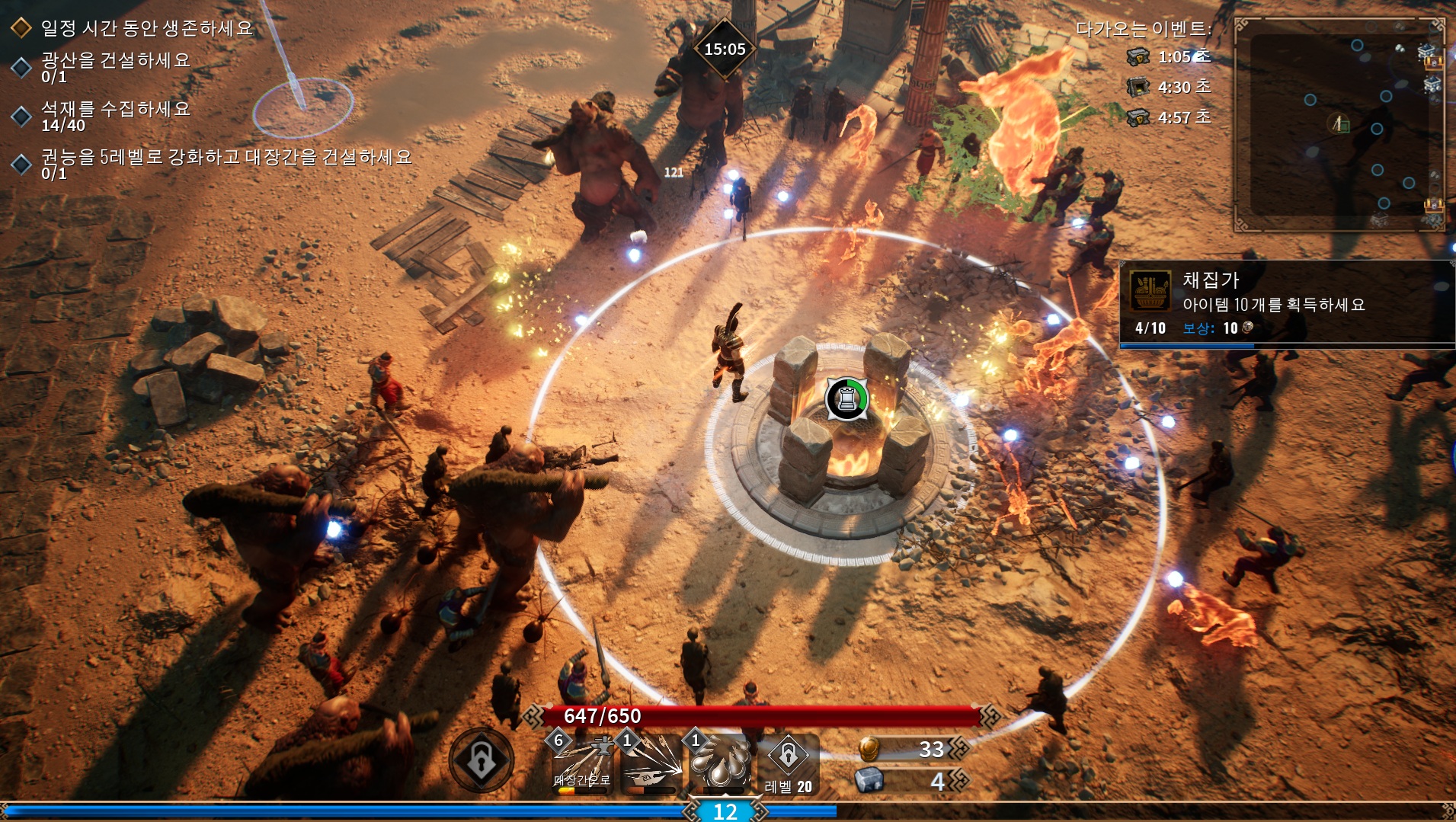Image resolution: width=1456 pixels, height=822 pixels.
Task: Activate the spear burst ability icon
Action: point(651,764)
